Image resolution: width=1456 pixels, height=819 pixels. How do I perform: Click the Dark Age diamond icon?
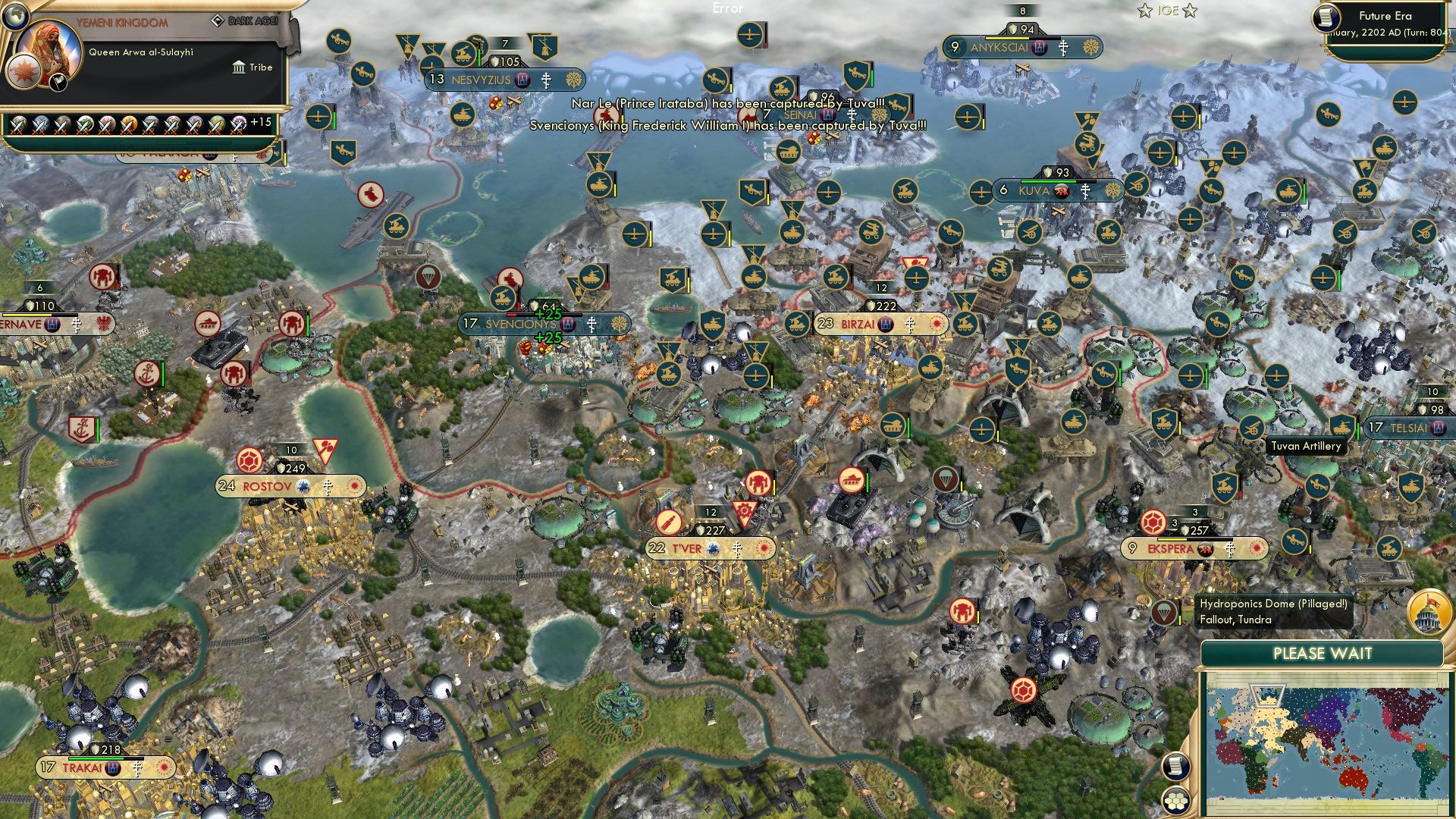pos(219,20)
